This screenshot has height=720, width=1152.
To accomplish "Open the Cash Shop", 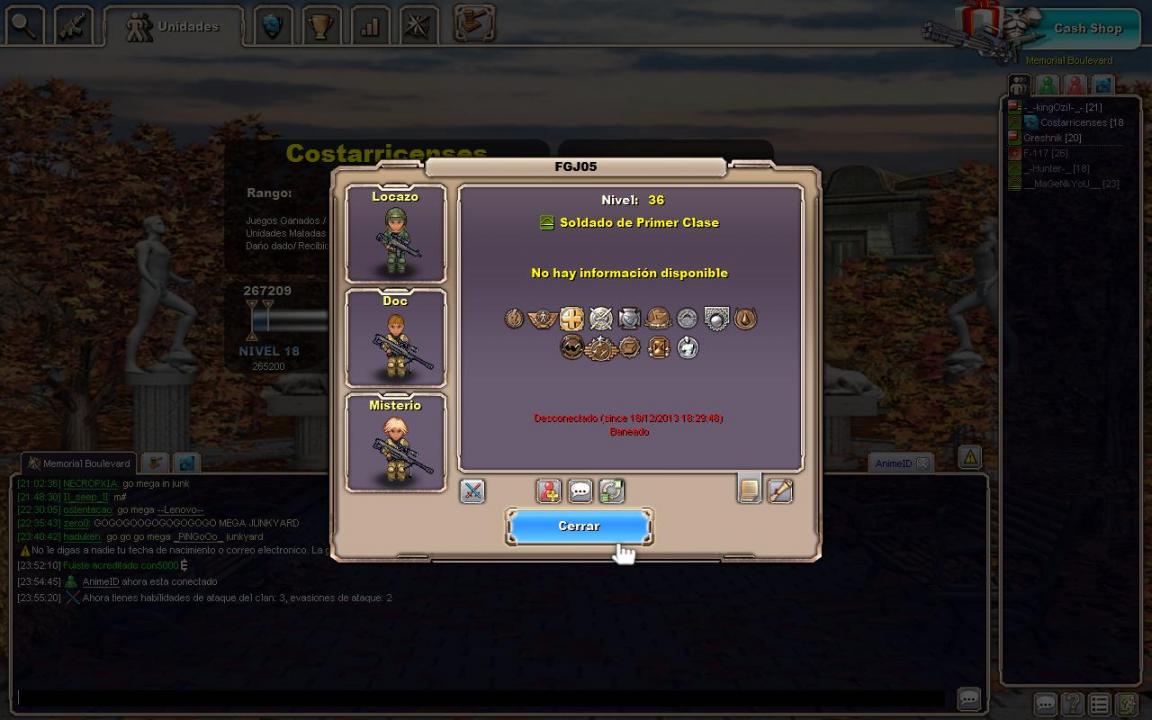I will [1087, 28].
